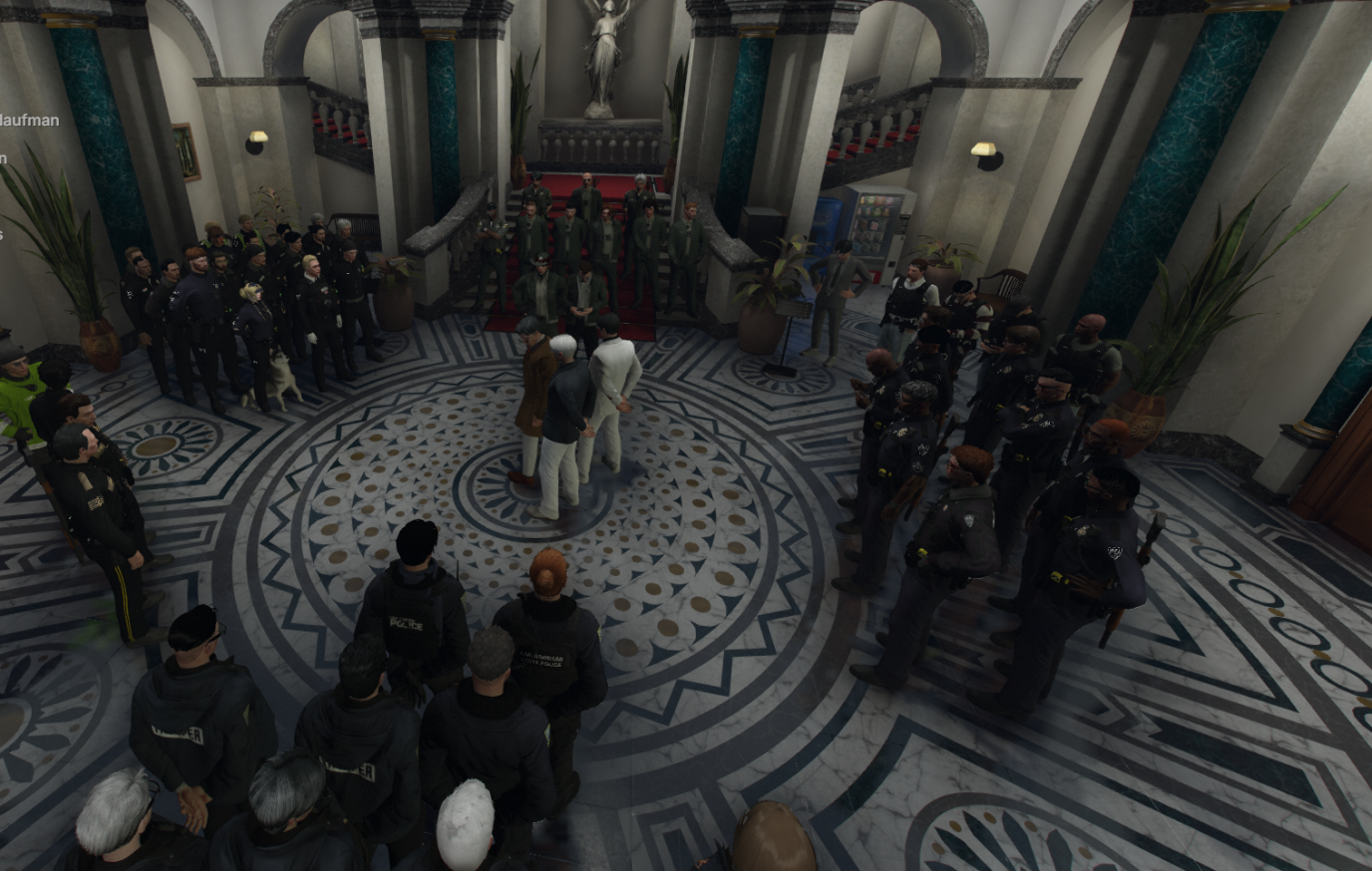This screenshot has height=871, width=1372.
Task: Select the partially visible 'laufman' name entry
Action: click(29, 121)
